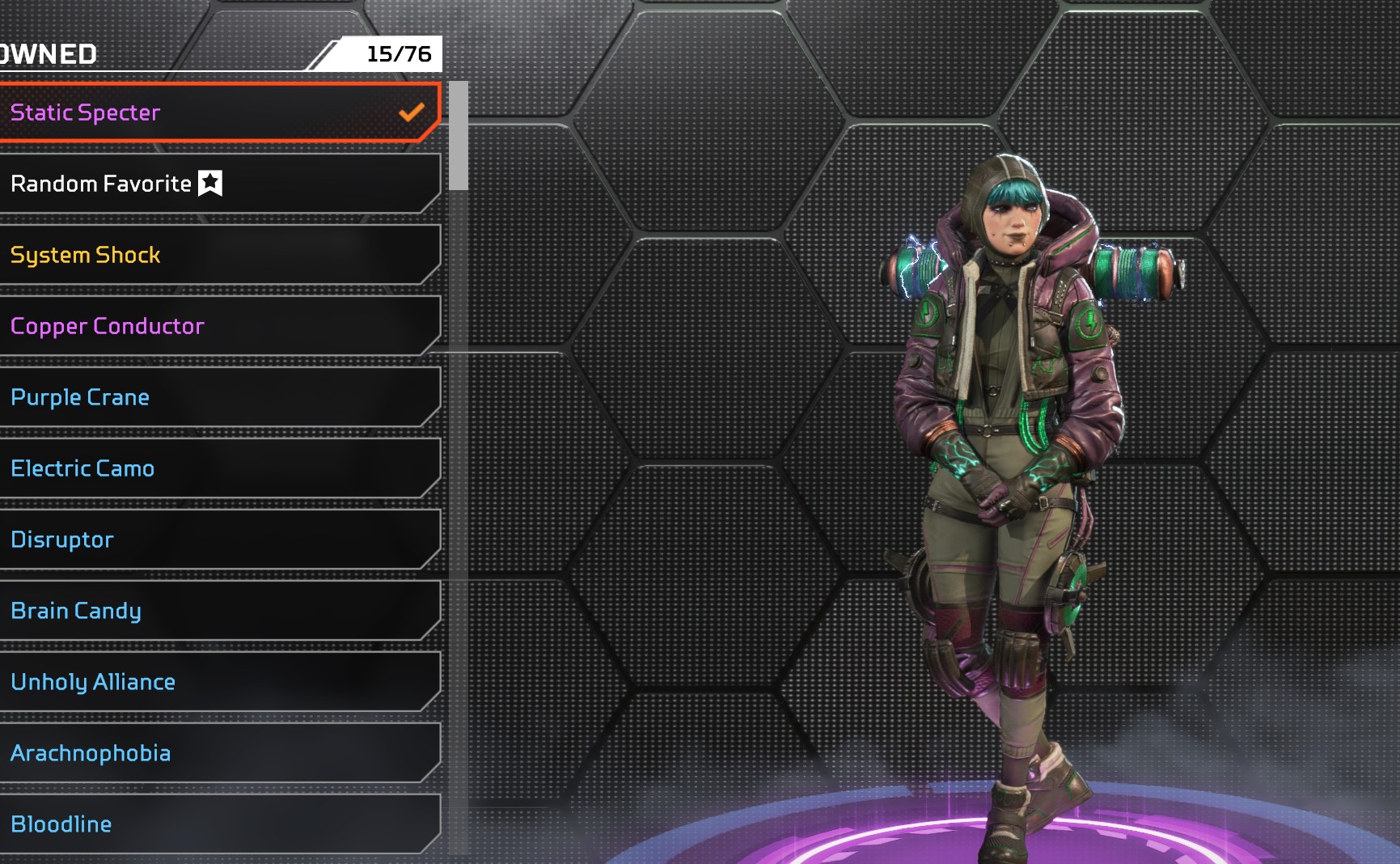Image resolution: width=1400 pixels, height=864 pixels.
Task: Select the Static Specter skin
Action: click(218, 112)
